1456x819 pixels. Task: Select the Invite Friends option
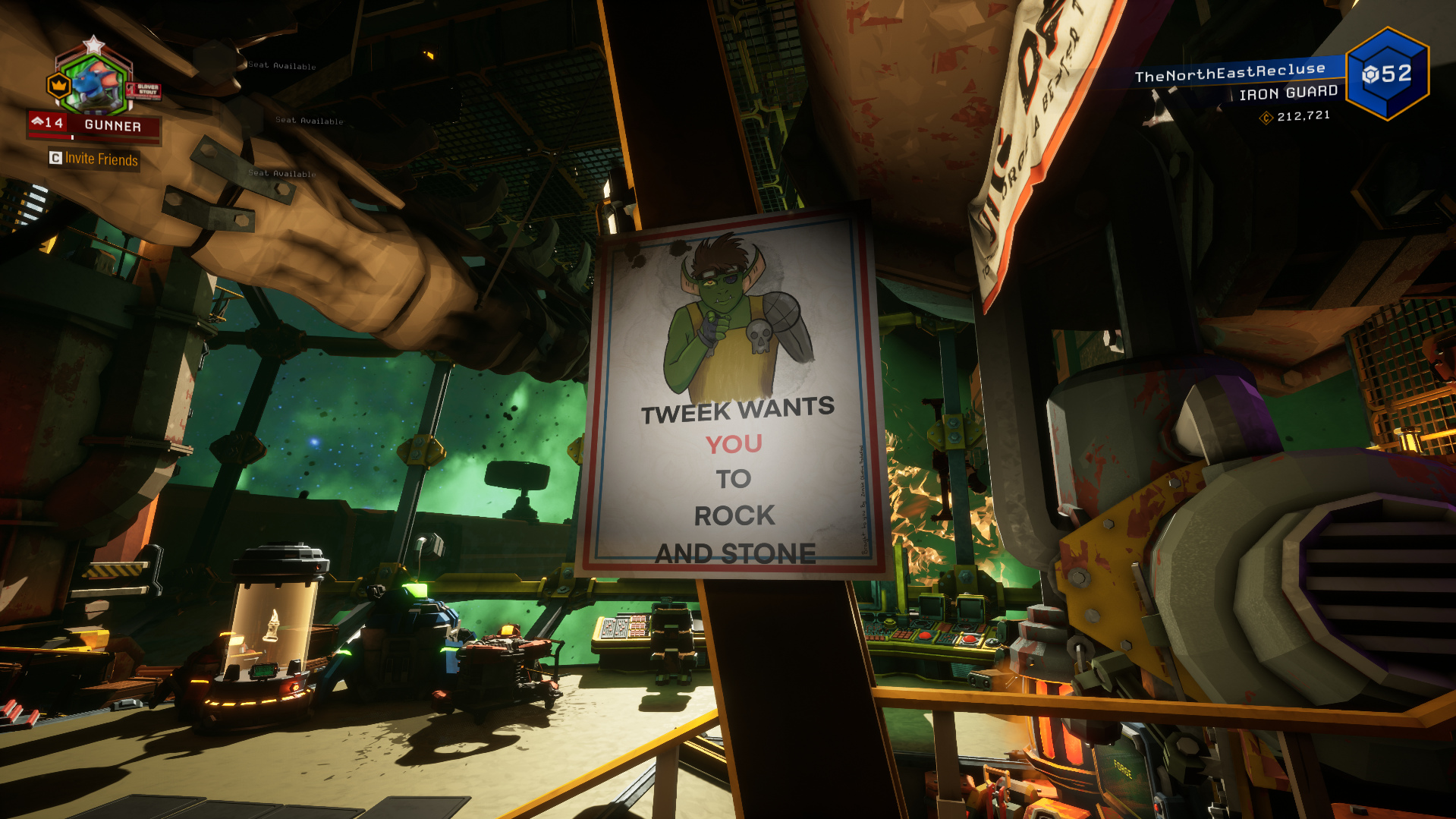click(x=94, y=159)
